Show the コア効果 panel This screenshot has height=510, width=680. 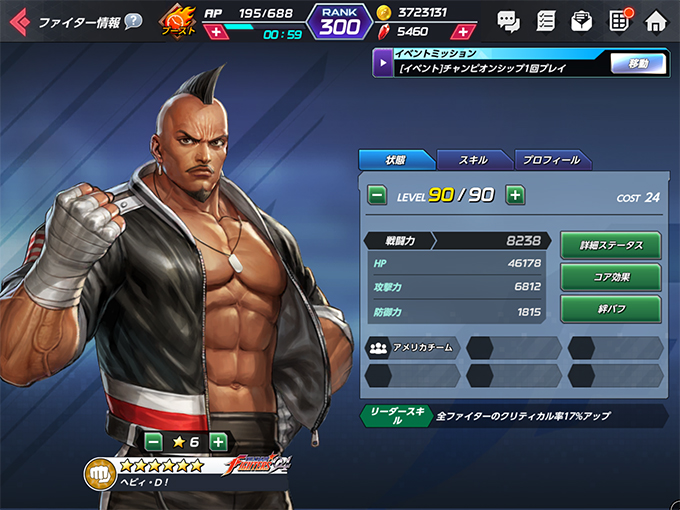tap(610, 277)
